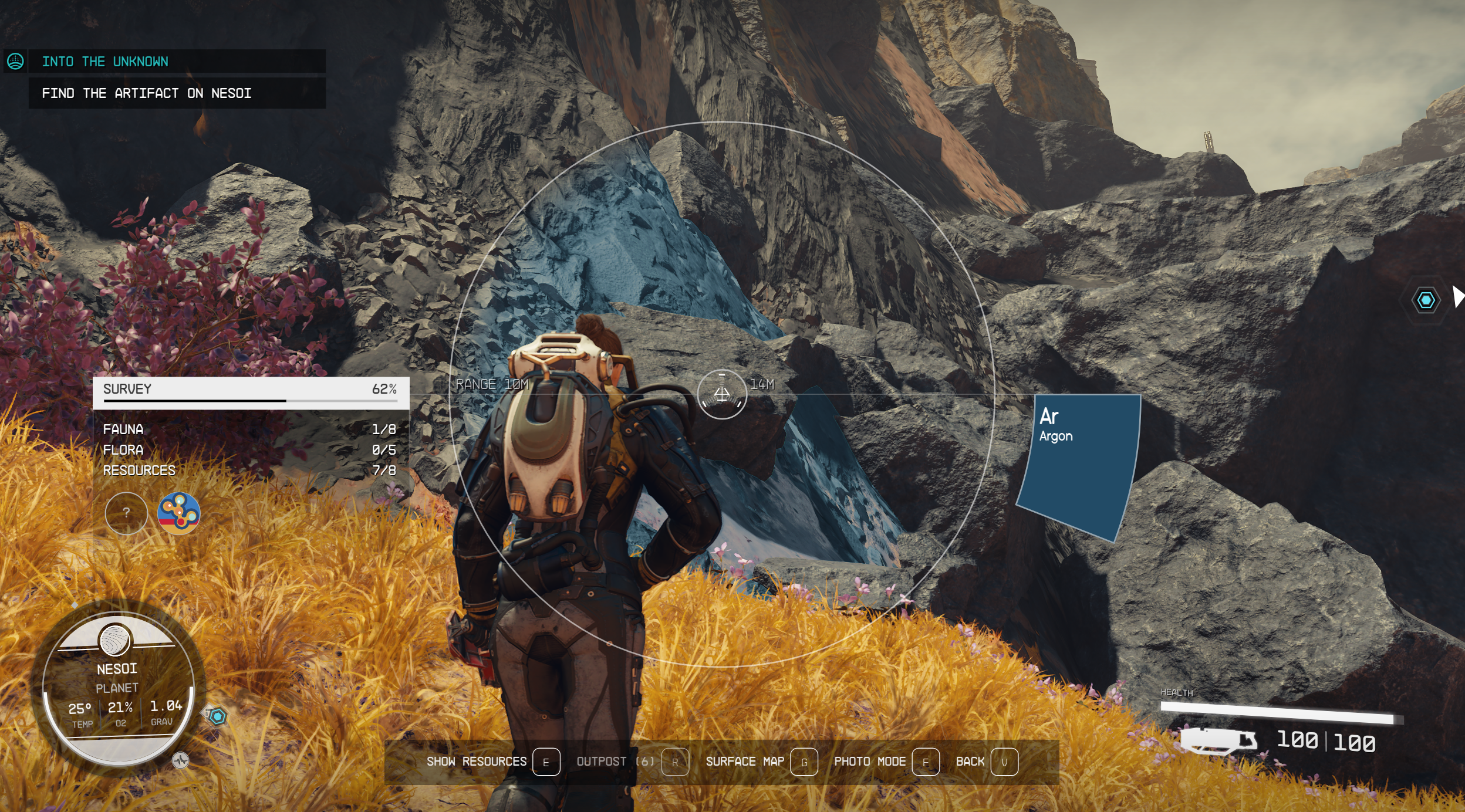This screenshot has height=812, width=1465.
Task: Click the hexagonal quest marker at screen edge
Action: pyautogui.click(x=1426, y=300)
